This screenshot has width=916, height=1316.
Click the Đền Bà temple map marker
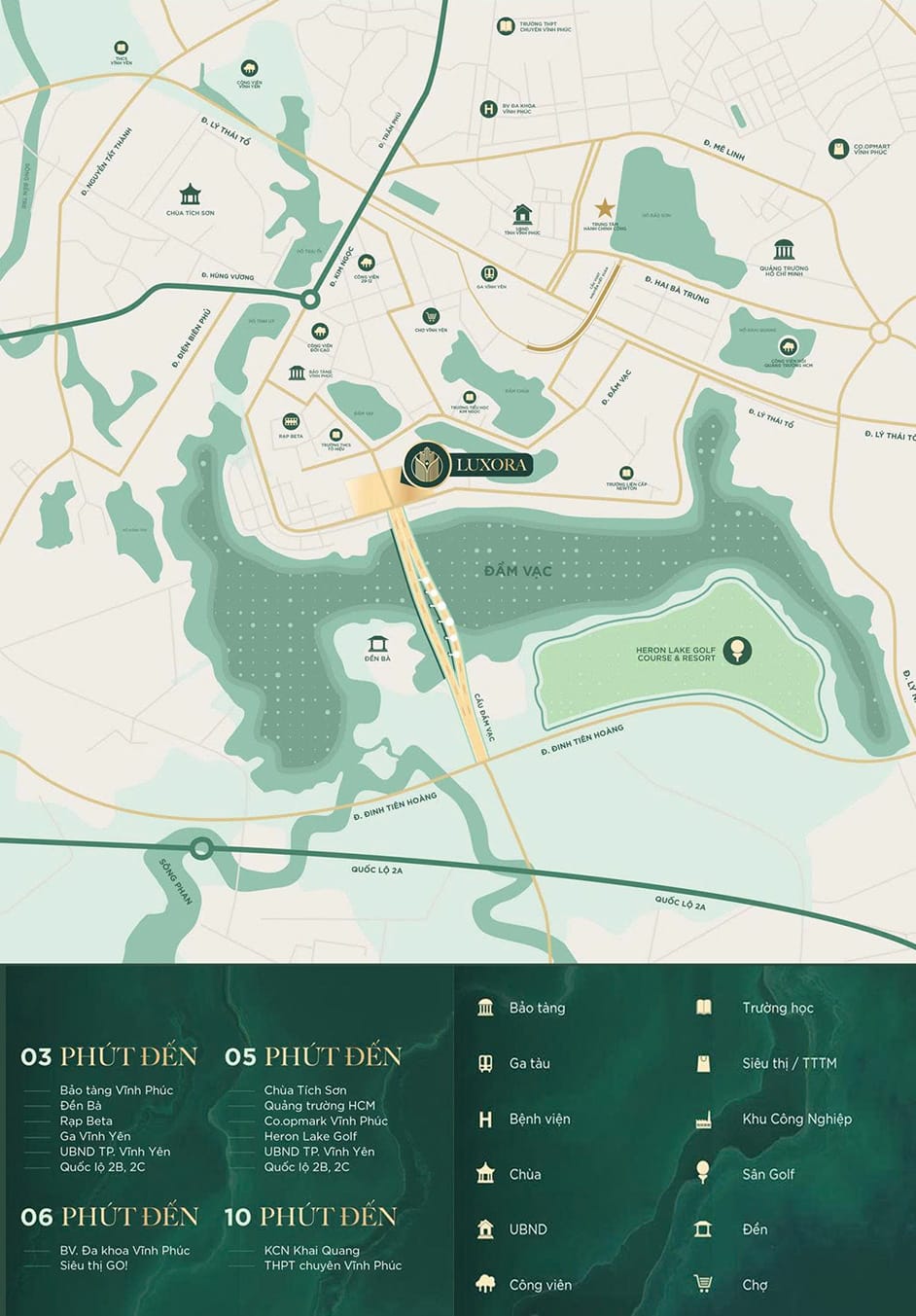377,644
